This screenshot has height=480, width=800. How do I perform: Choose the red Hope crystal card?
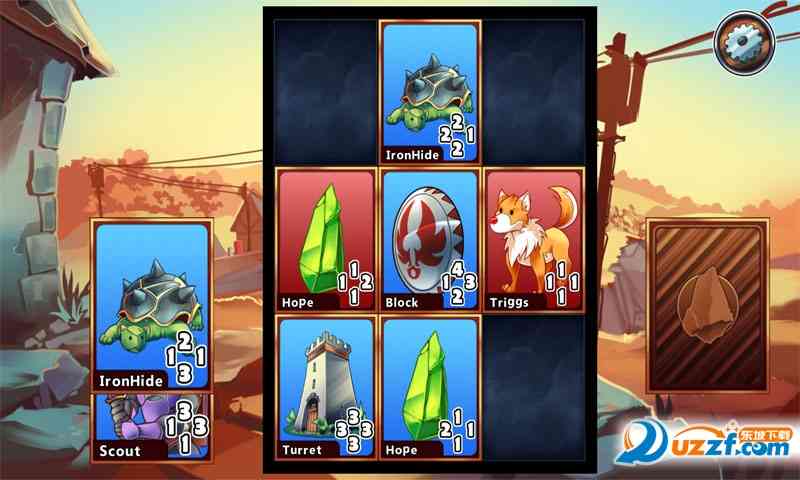pyautogui.click(x=325, y=240)
